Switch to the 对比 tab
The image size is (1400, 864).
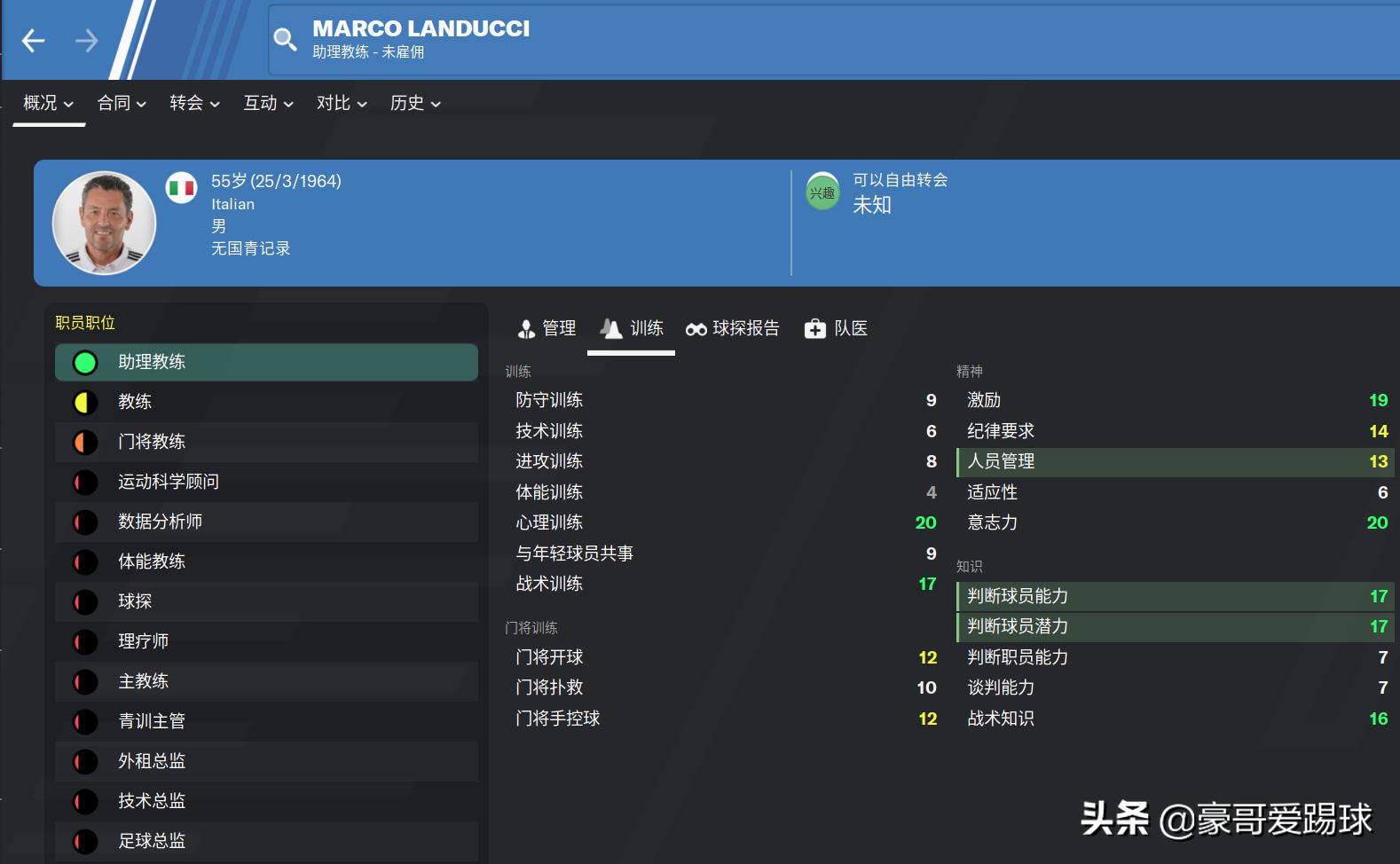click(341, 103)
